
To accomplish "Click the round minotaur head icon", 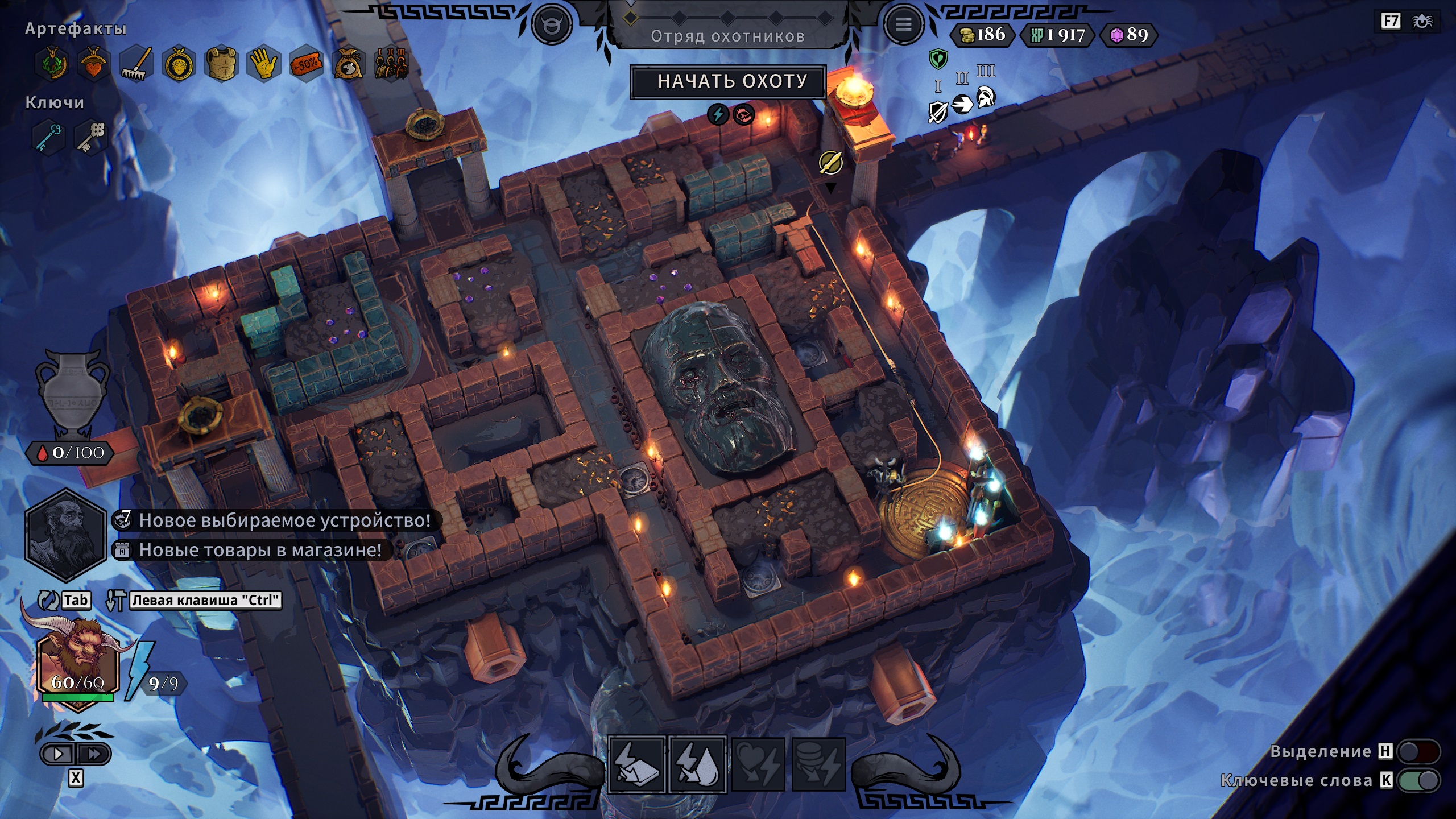I will coord(551,25).
